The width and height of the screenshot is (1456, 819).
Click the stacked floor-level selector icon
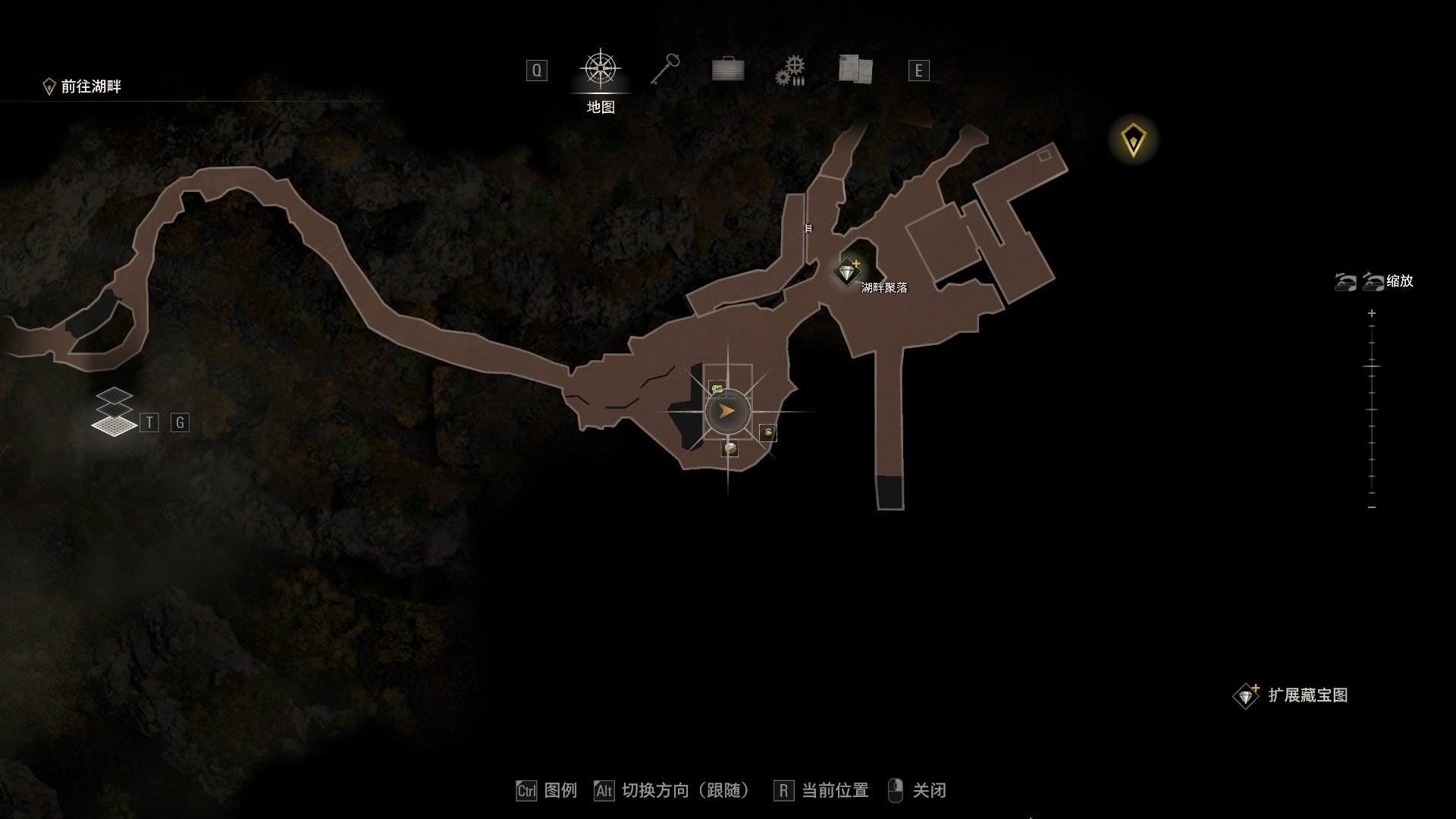pyautogui.click(x=114, y=412)
